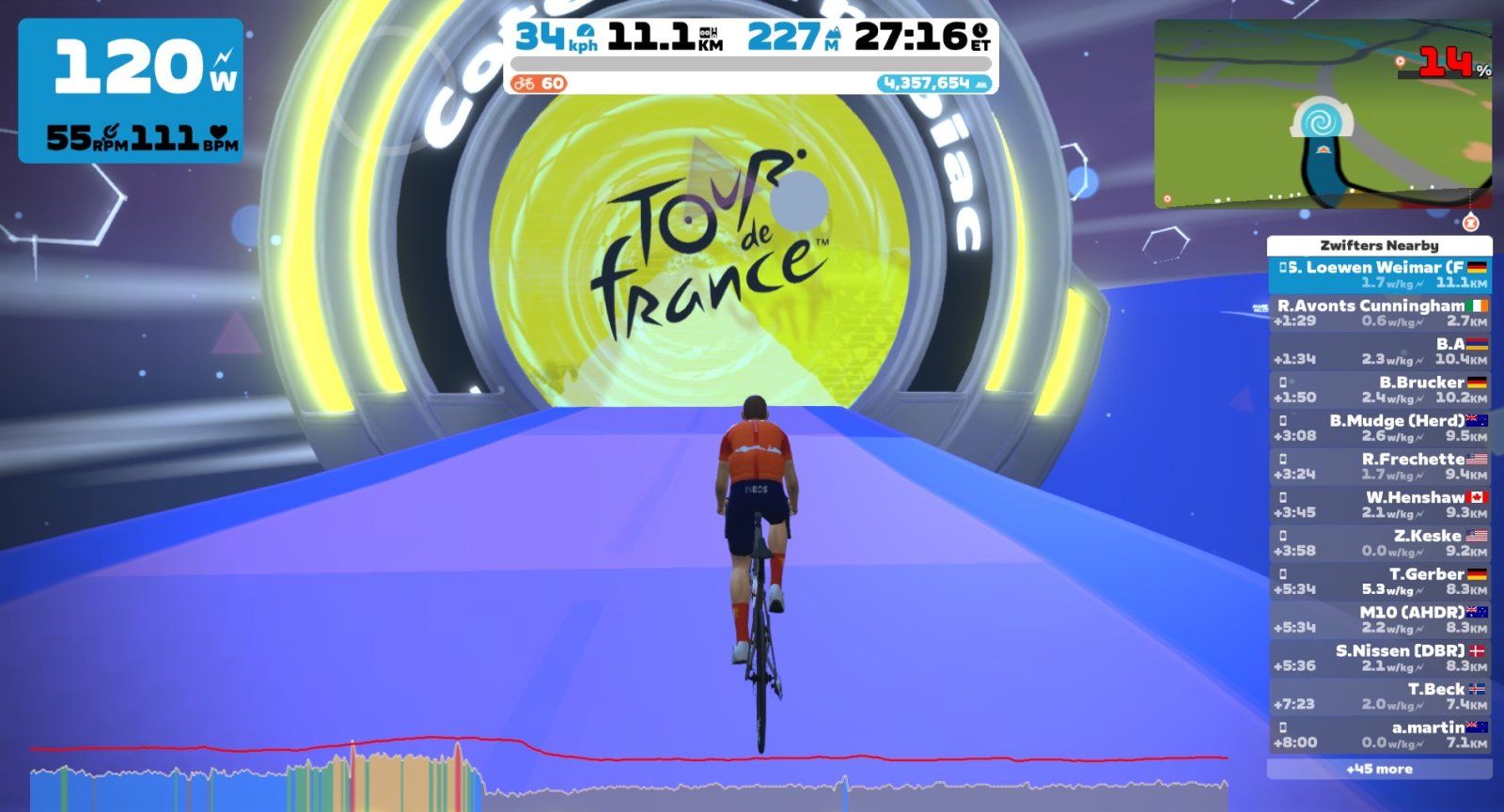Choose T.Gerber from Zwifters Nearby
Screen dimensions: 1504x812
click(1379, 582)
